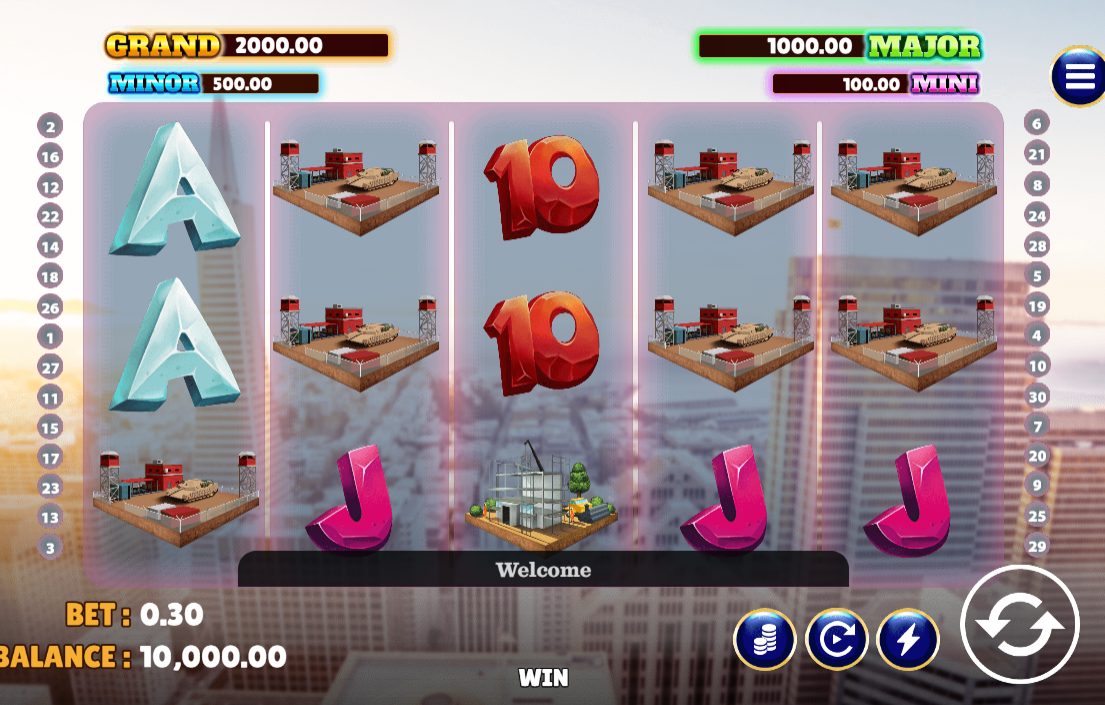Select payline number 6 marker
The width and height of the screenshot is (1105, 705).
point(1037,124)
